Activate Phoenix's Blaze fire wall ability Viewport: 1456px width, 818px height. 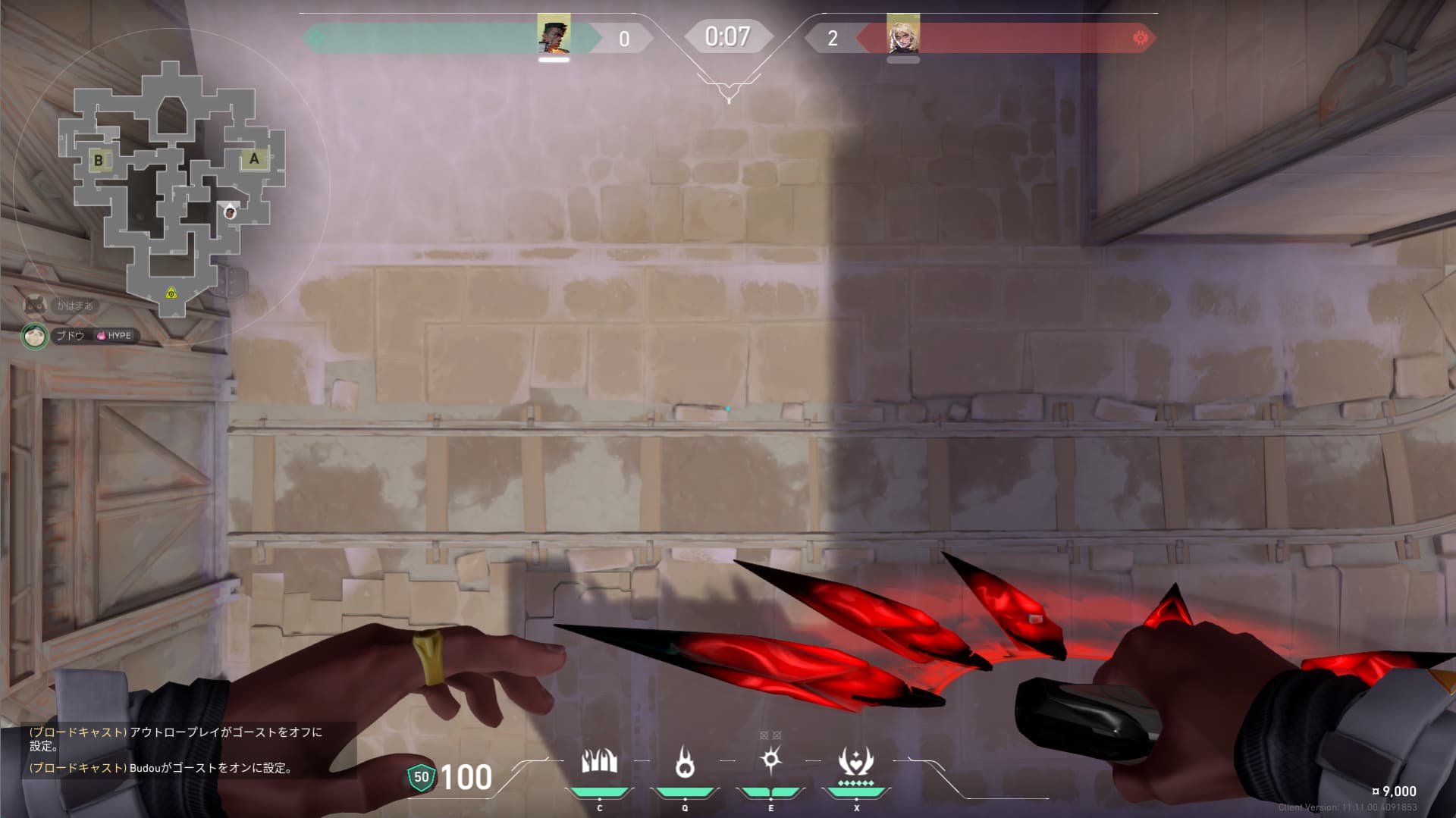(599, 761)
